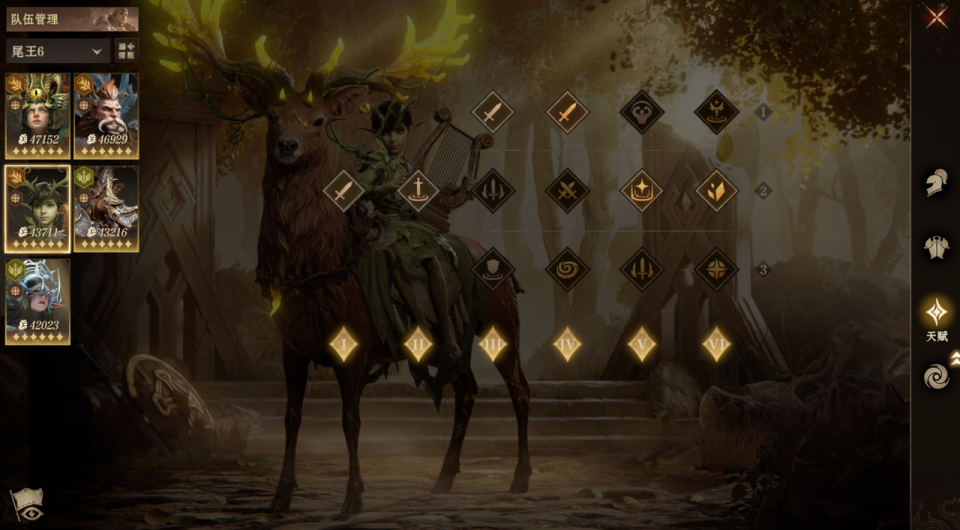Open the 尾王6 team dropdown
Viewport: 960px width, 530px height.
coord(58,50)
